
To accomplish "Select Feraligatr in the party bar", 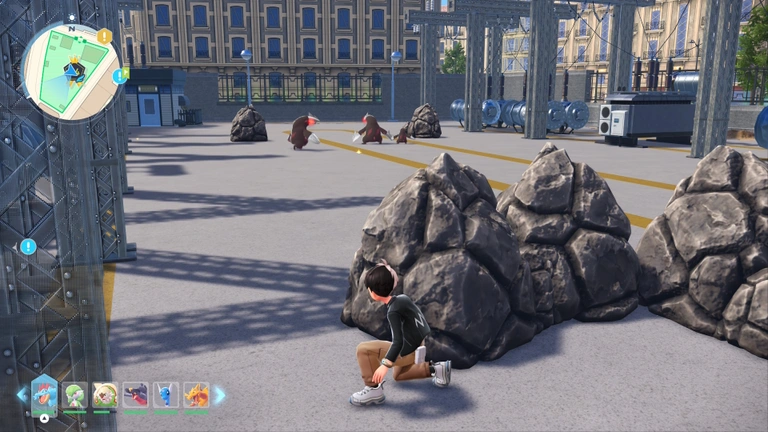I will point(44,395).
